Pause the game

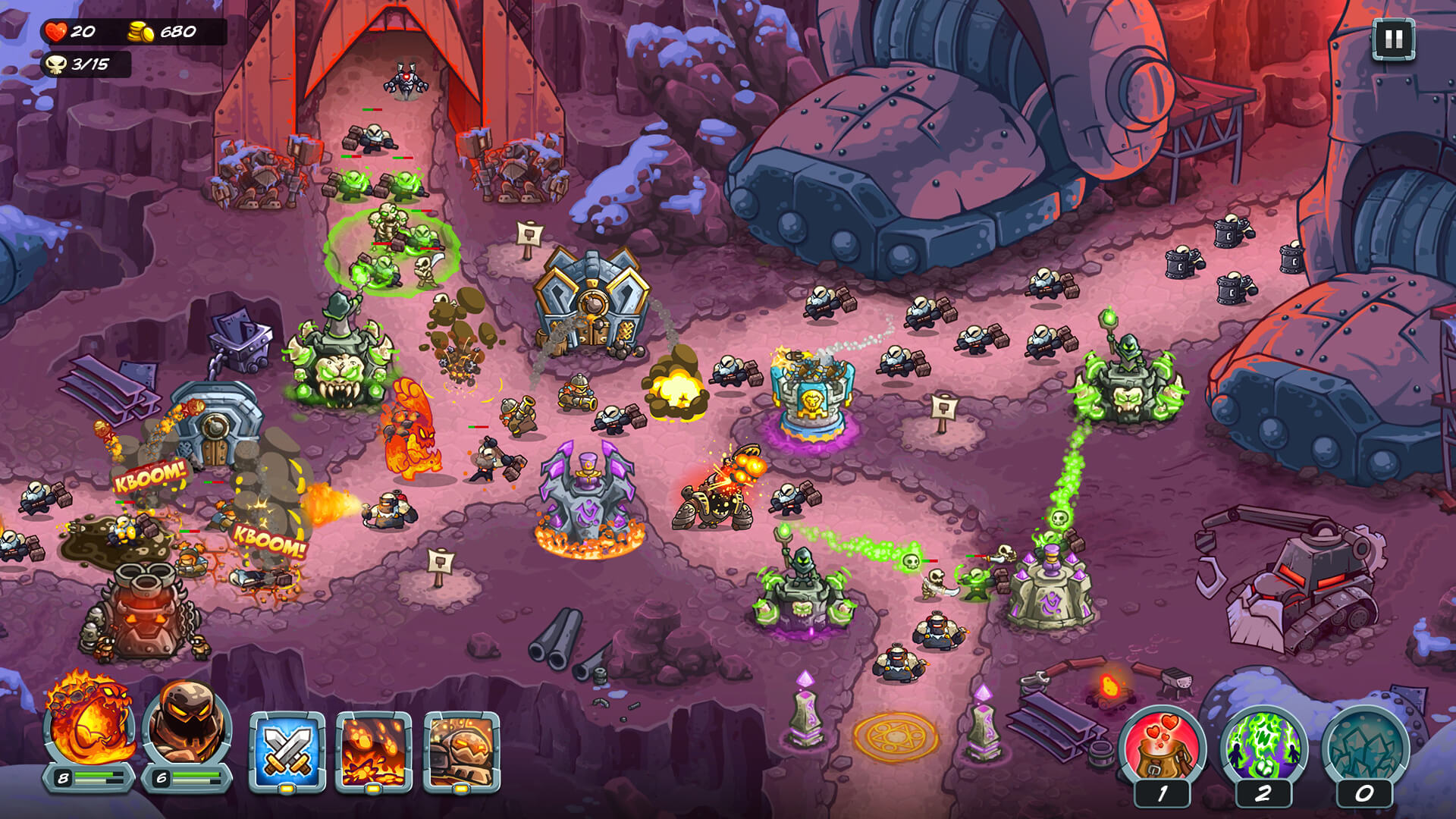(x=1393, y=39)
